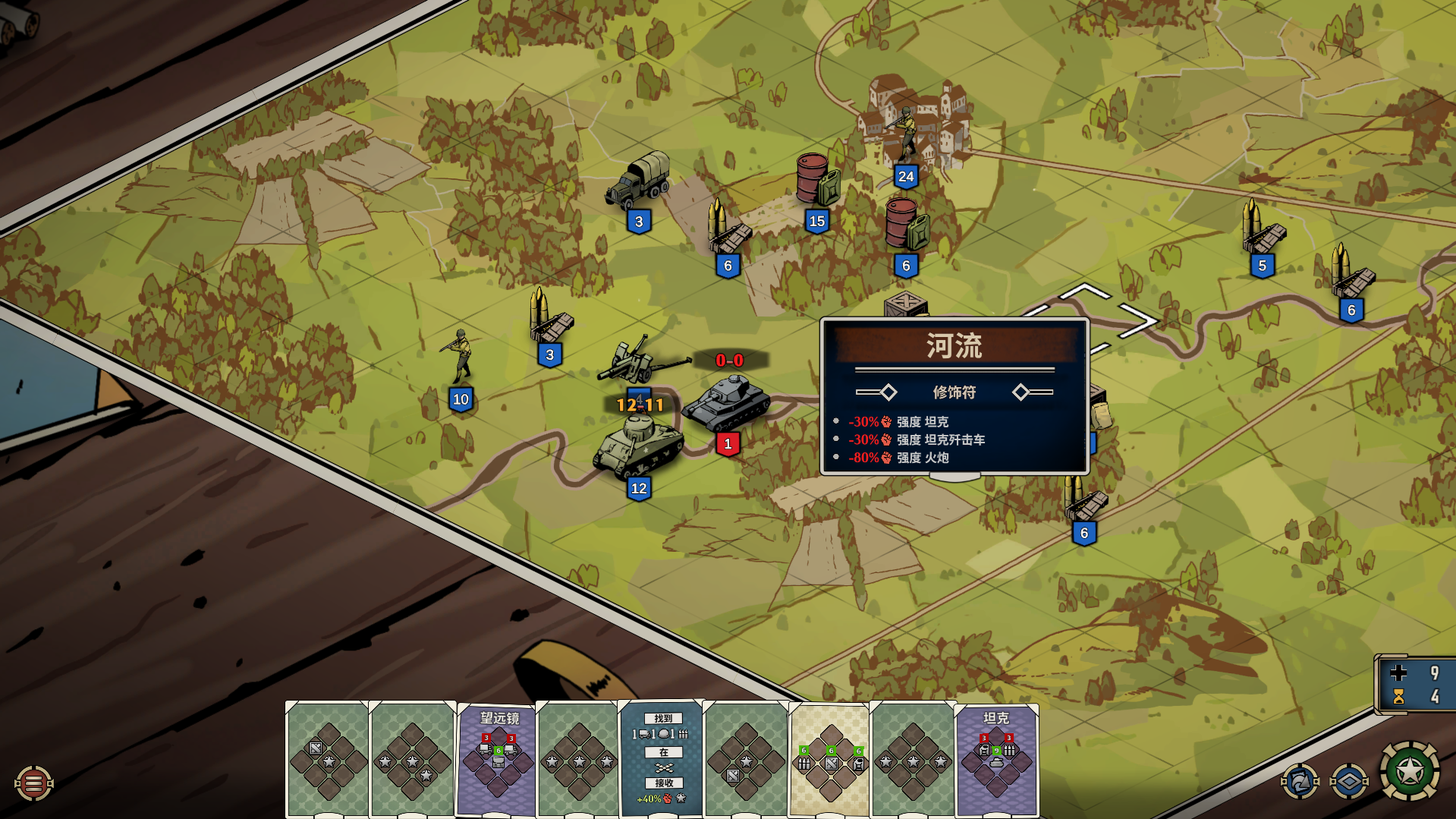Select the cream card with green sixes
1456x819 pixels.
click(829, 758)
